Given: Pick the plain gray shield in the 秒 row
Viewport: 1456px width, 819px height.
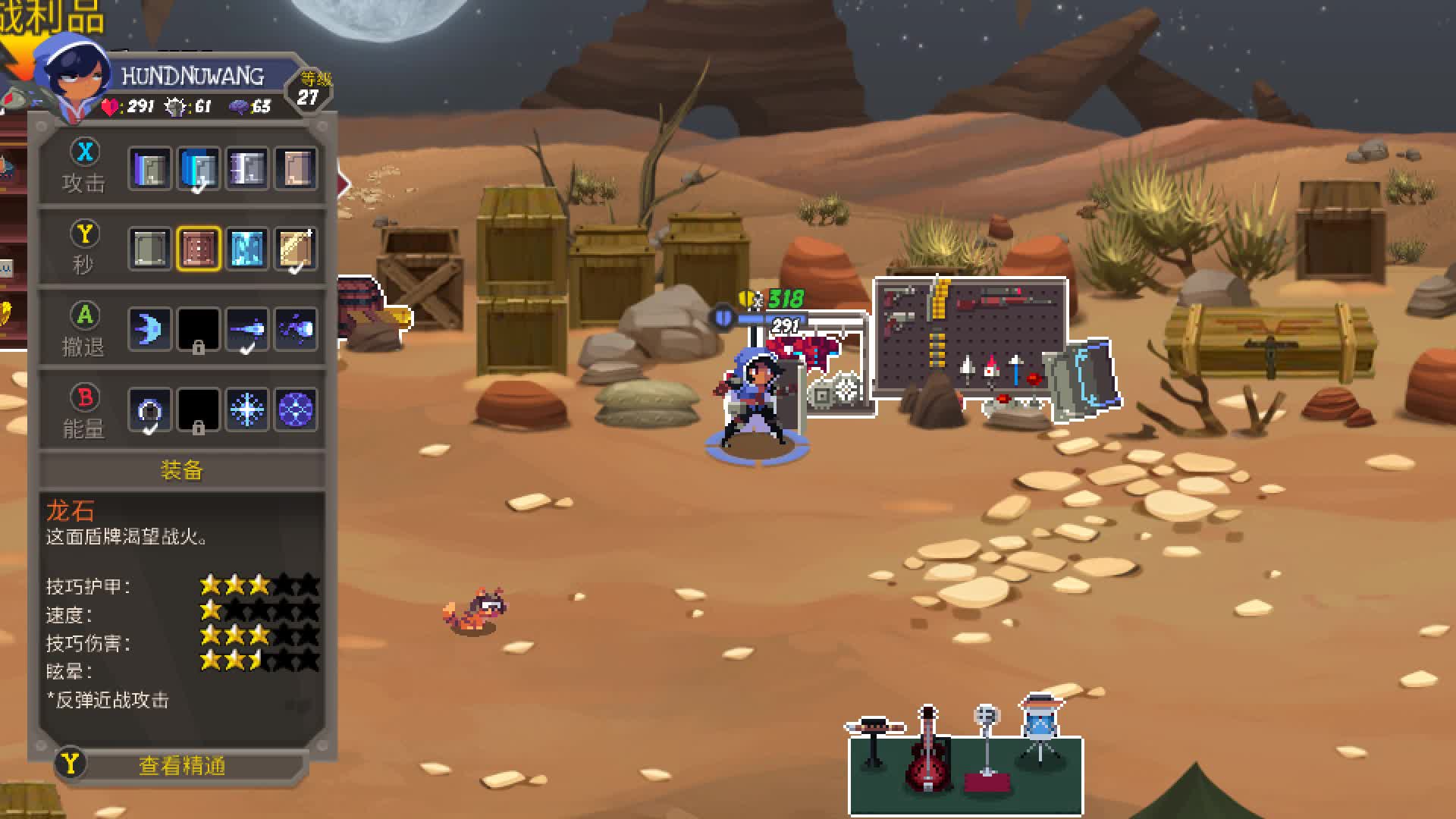Looking at the screenshot, I should point(149,249).
